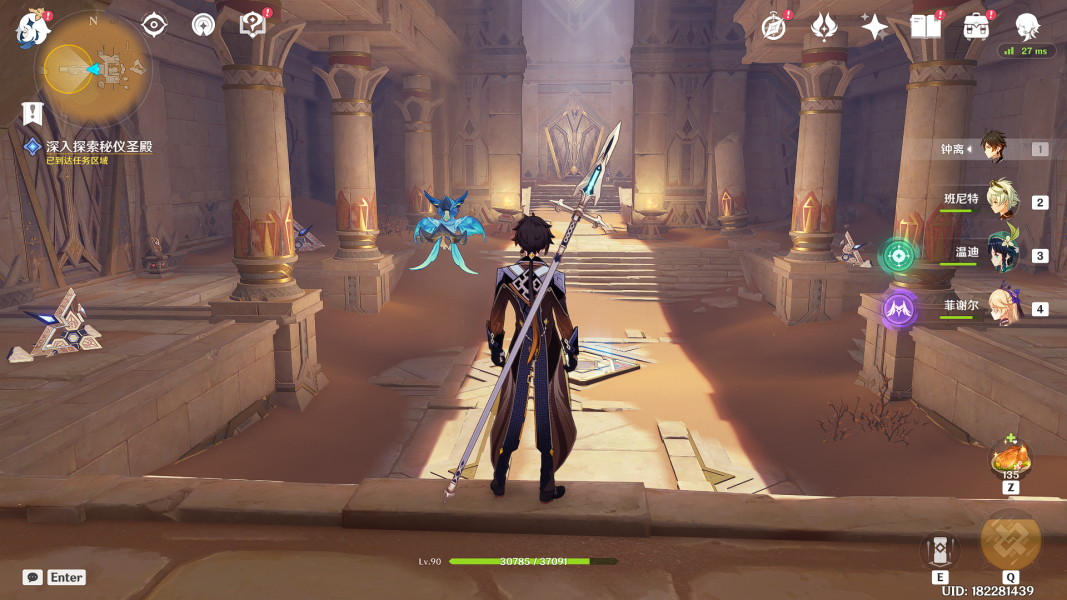Activate the elemental skill pillar icon
Screen dimensions: 1067x600
coord(940,549)
